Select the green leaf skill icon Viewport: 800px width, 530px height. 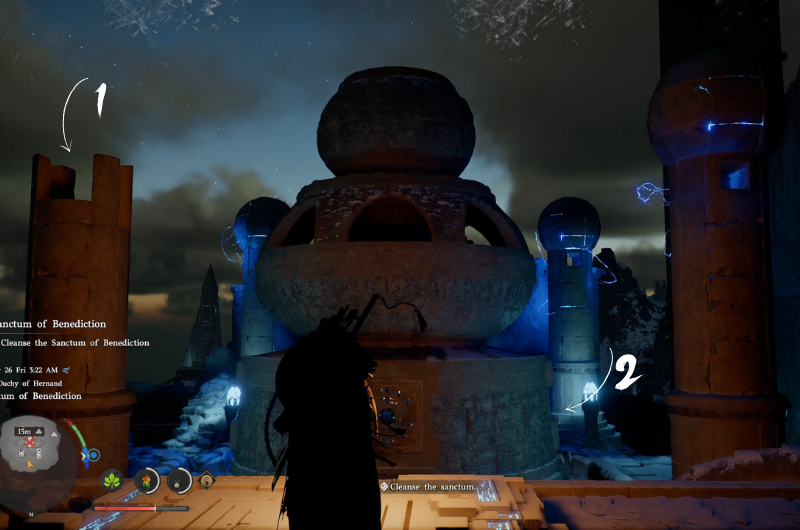click(x=113, y=479)
